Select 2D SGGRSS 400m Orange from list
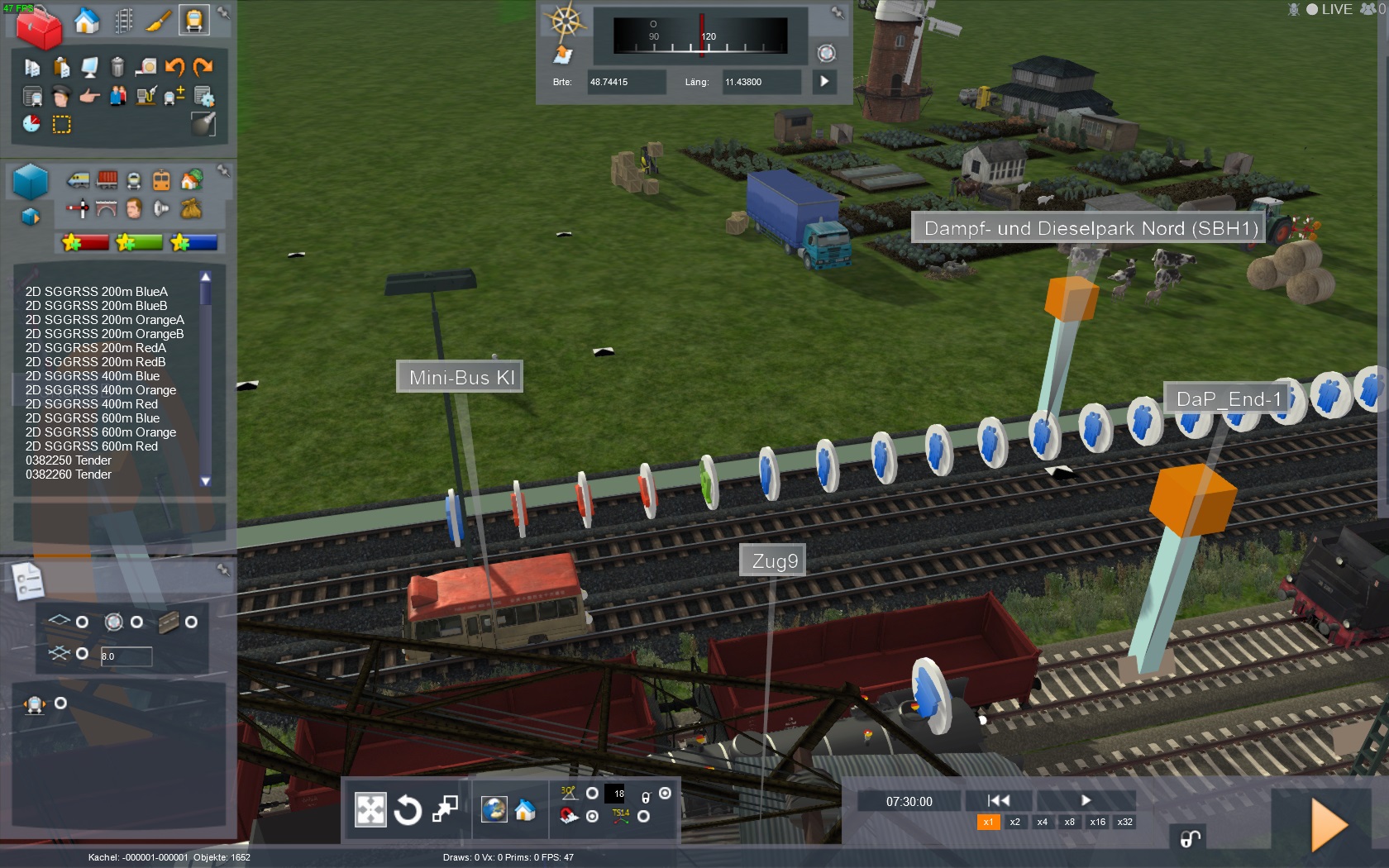 pos(101,390)
